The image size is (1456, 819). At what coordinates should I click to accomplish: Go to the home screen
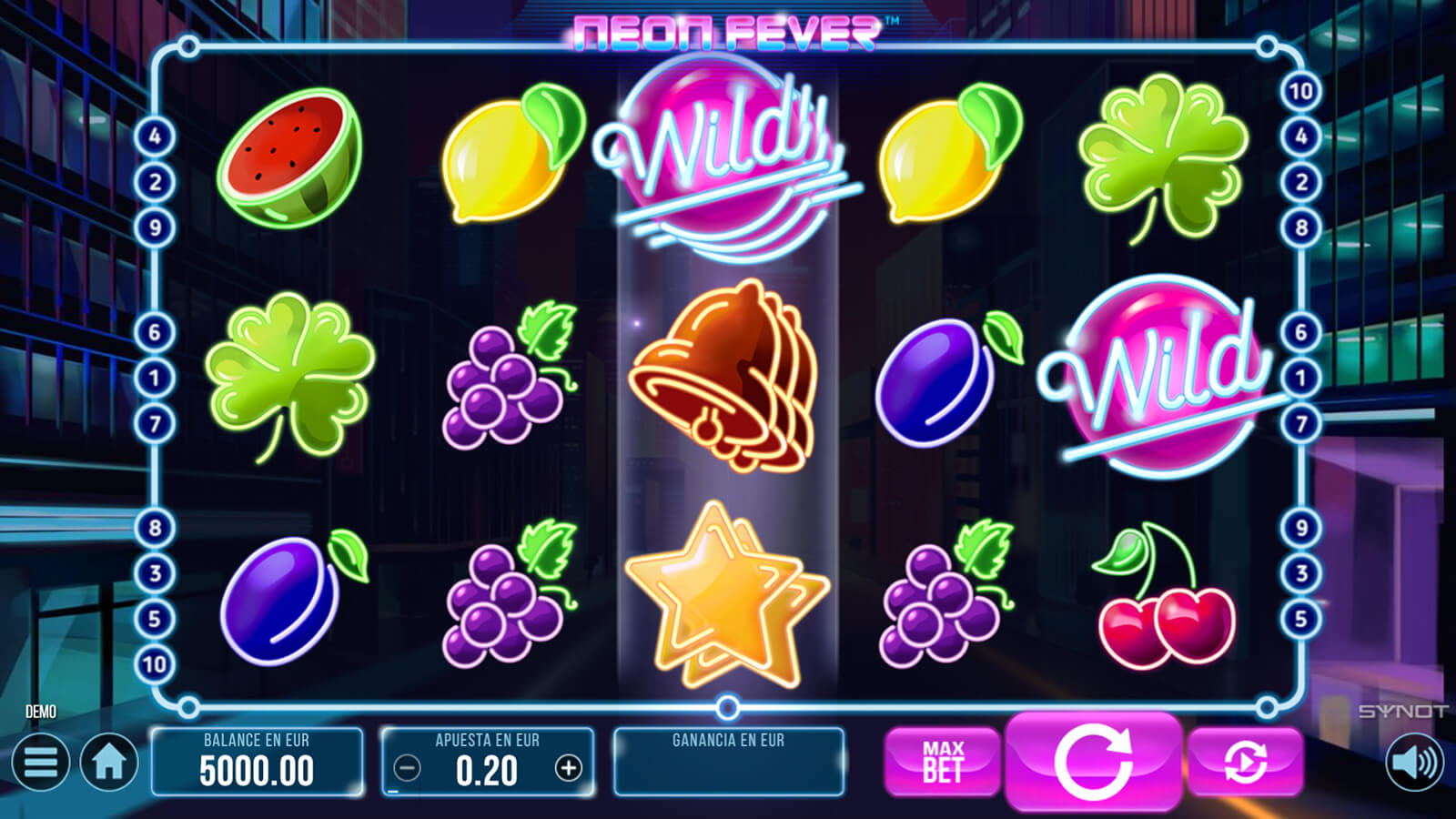click(109, 762)
